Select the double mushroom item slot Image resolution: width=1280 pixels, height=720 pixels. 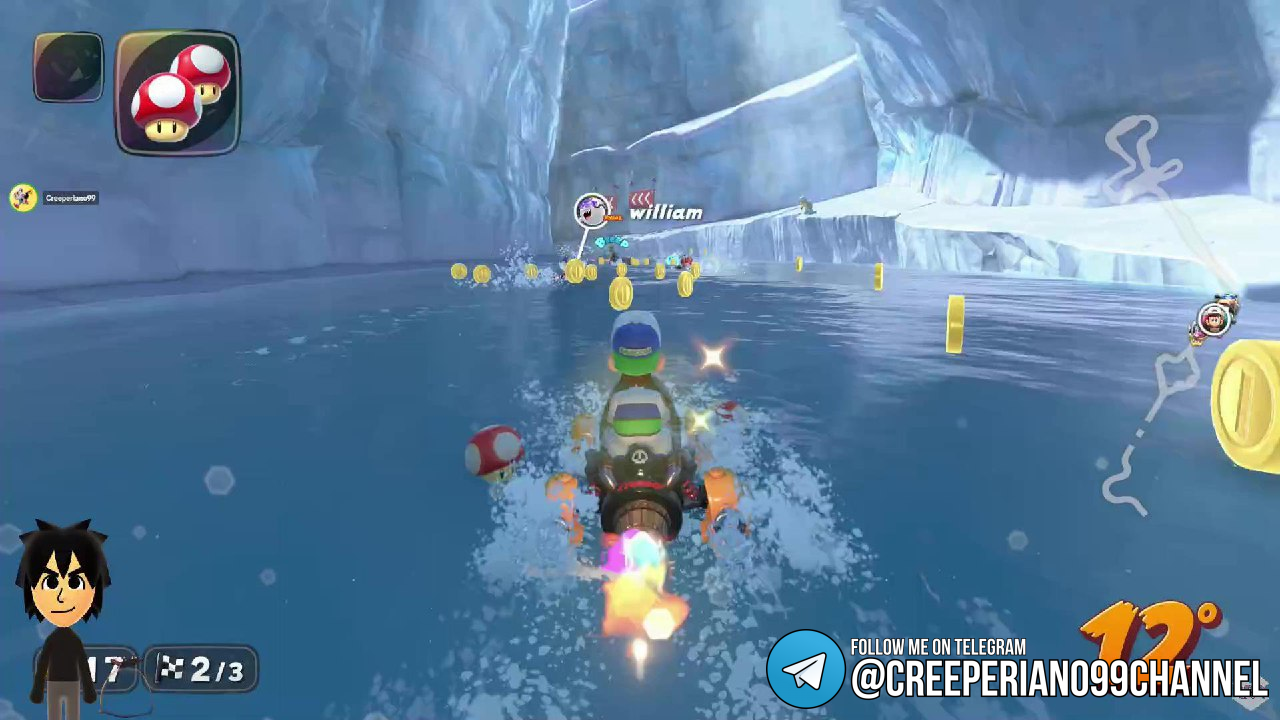178,93
